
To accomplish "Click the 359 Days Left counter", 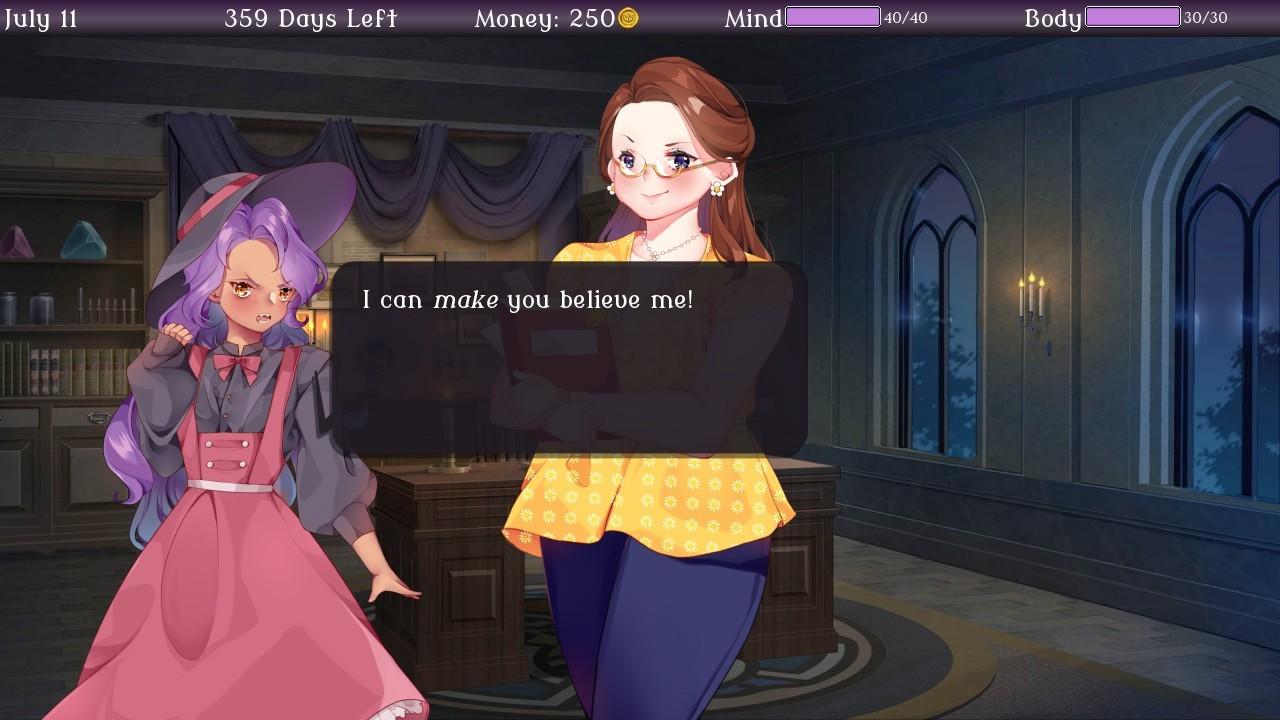I will (311, 17).
